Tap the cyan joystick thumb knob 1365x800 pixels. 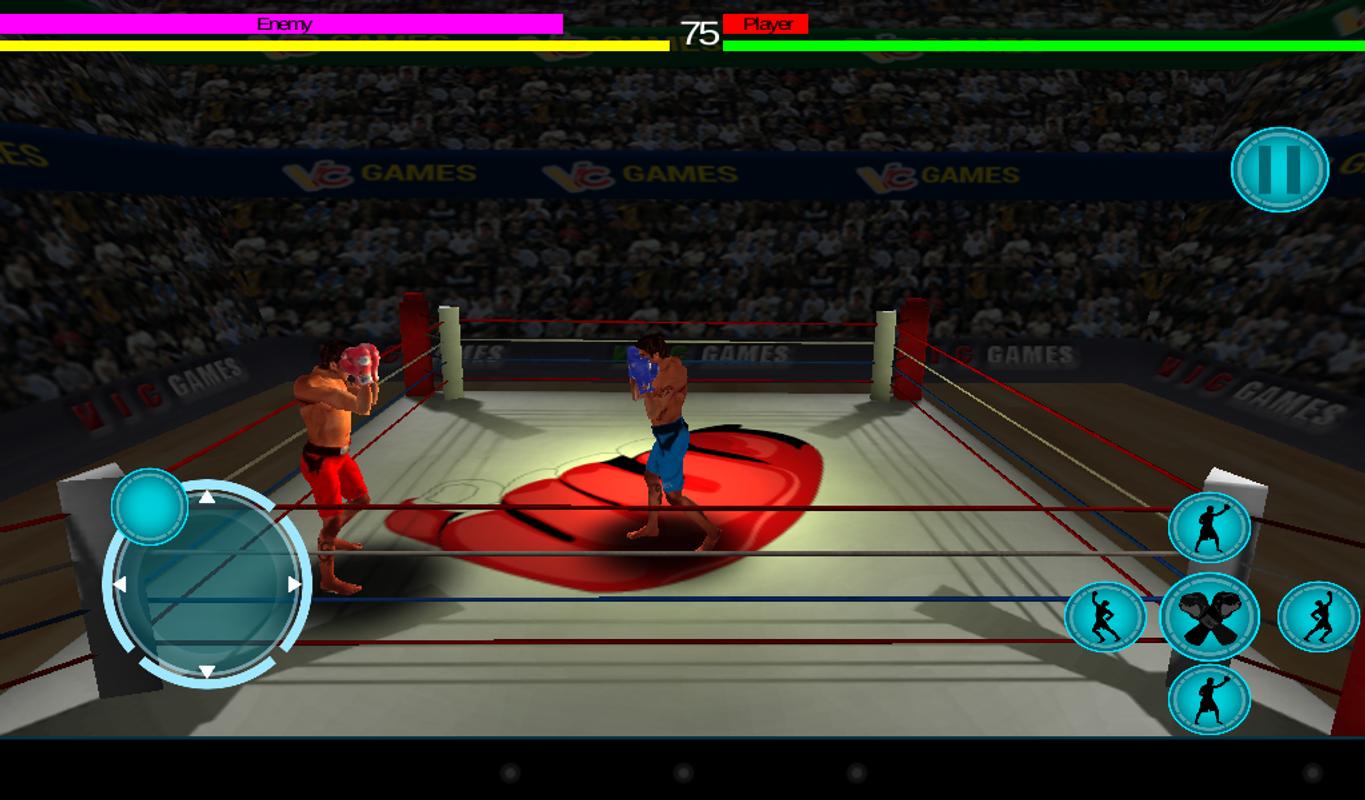pos(148,508)
